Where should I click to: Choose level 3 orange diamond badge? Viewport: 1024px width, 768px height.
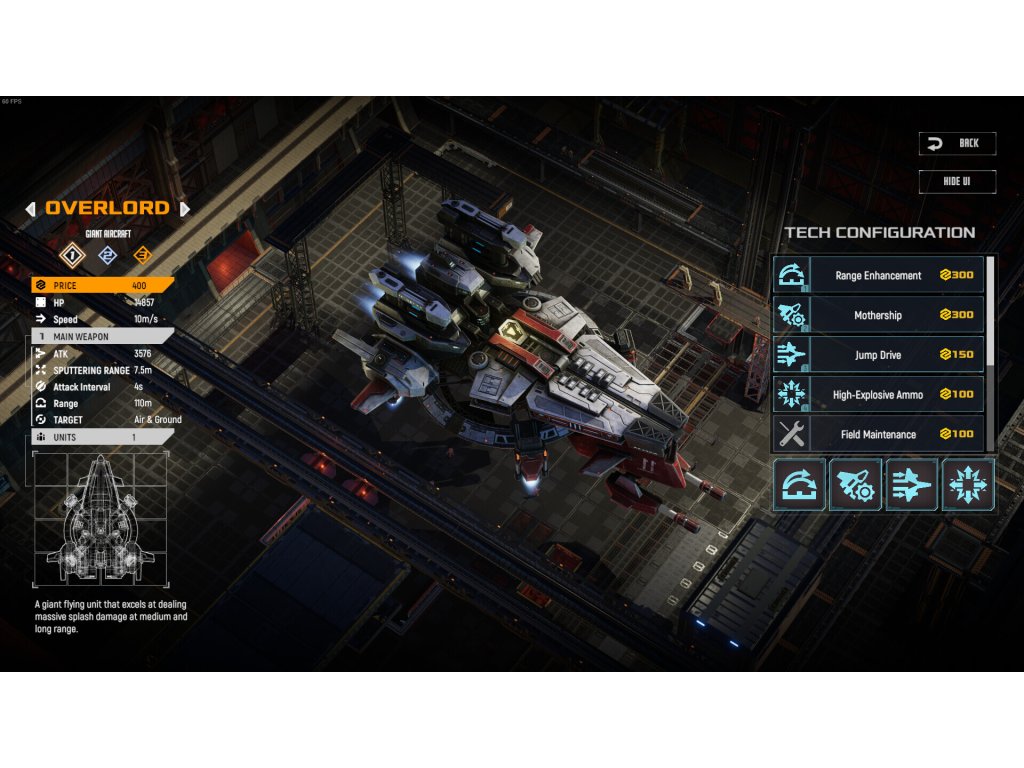141,254
